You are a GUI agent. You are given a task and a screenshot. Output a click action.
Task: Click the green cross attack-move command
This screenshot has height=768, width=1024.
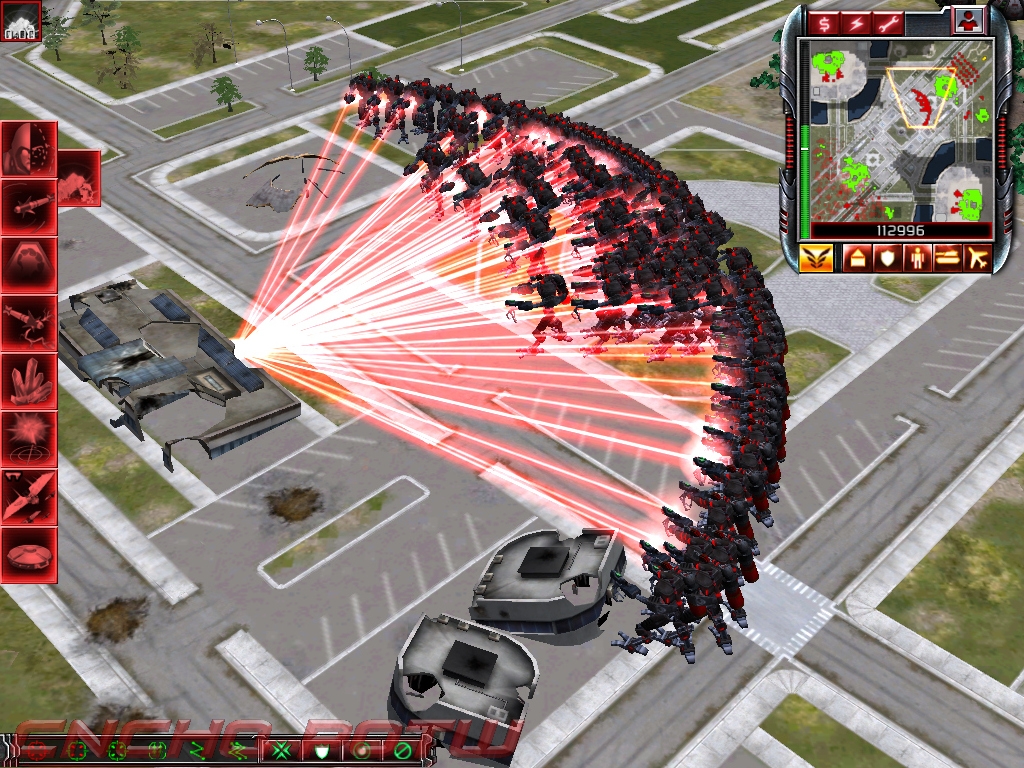pos(283,749)
